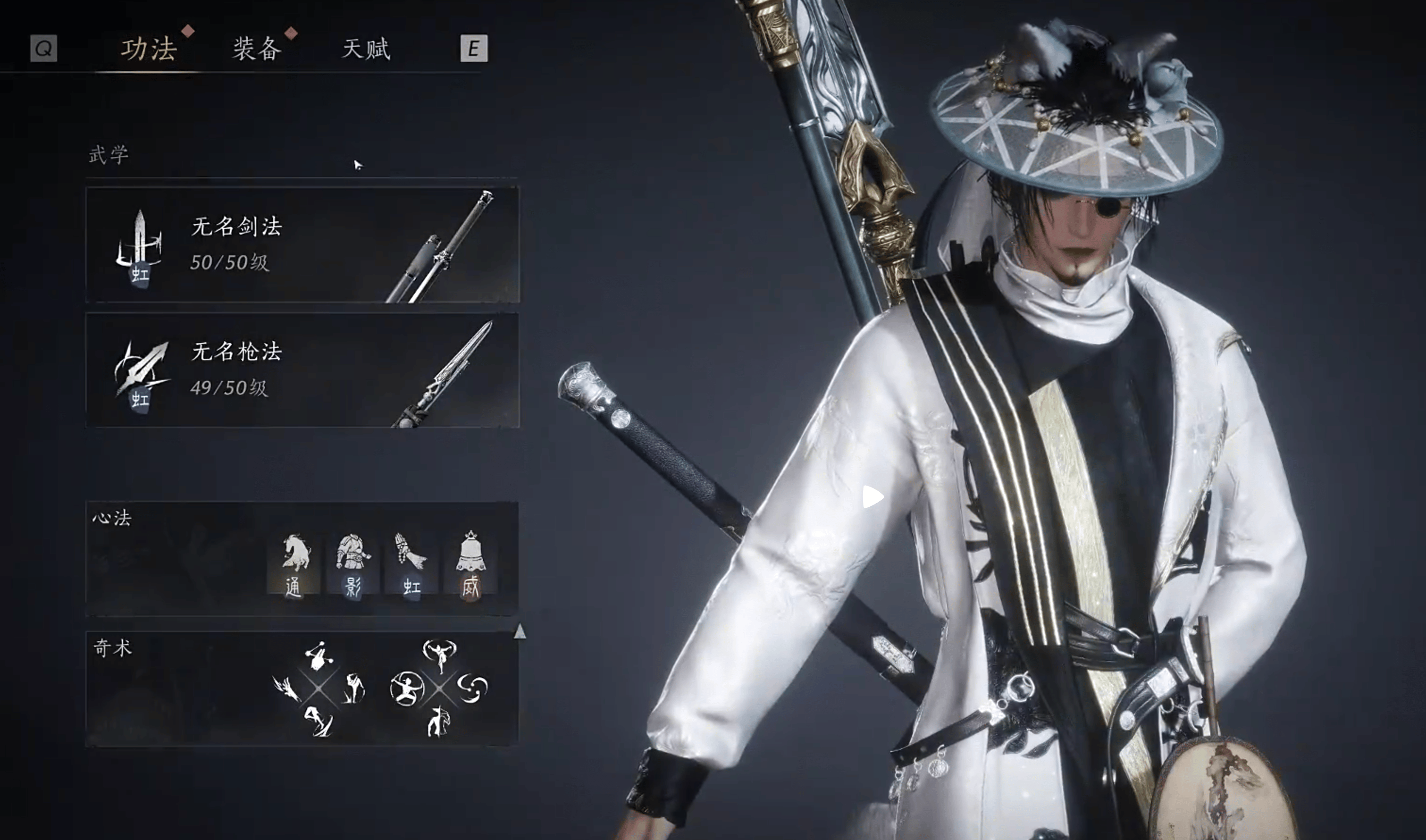The image size is (1426, 840).
Task: Select the feathered wing mystic skill icon
Action: pyautogui.click(x=286, y=689)
